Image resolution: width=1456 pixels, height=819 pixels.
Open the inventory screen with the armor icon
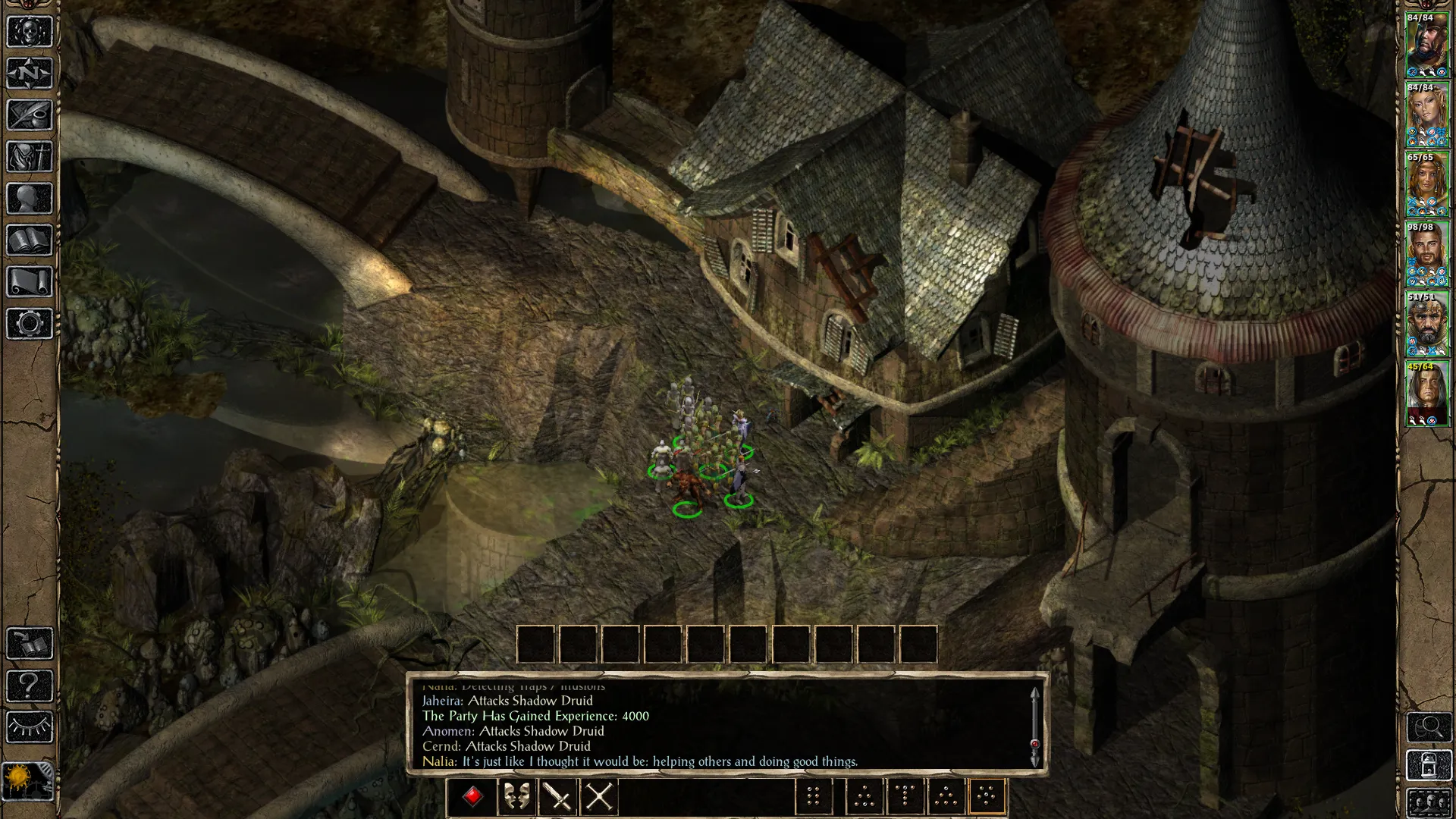point(30,157)
